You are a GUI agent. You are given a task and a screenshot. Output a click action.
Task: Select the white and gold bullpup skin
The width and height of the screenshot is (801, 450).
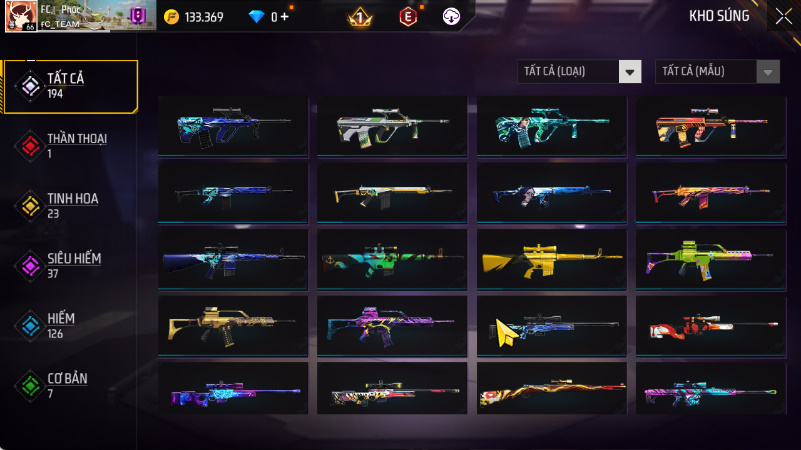tap(392, 126)
